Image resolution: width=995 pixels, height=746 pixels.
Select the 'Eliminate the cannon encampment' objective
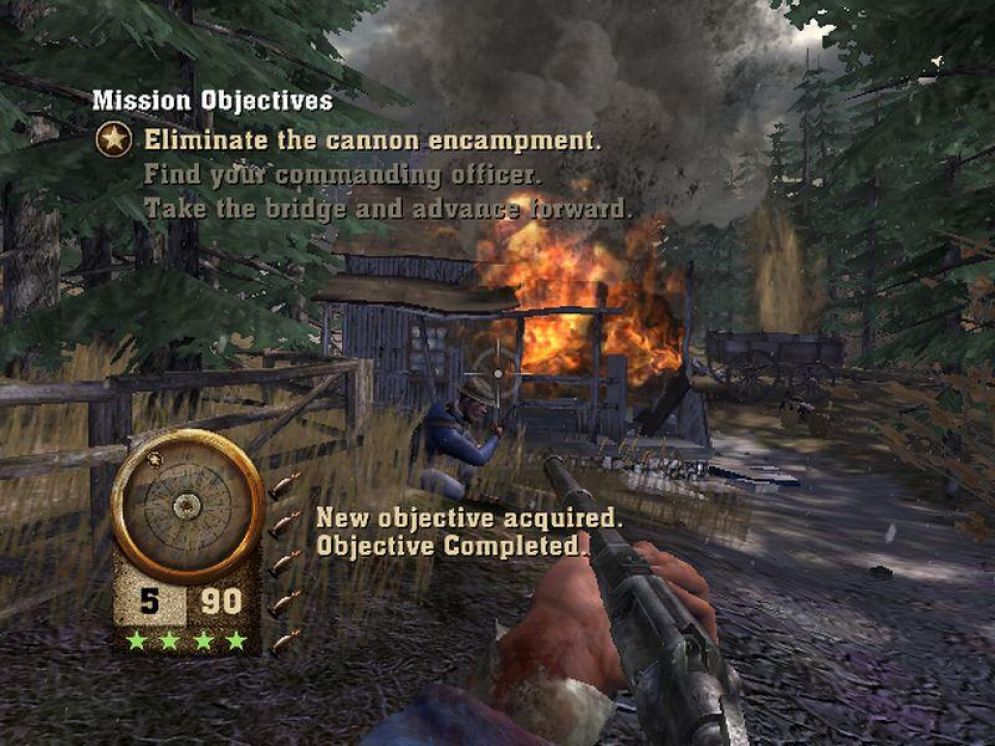[372, 140]
